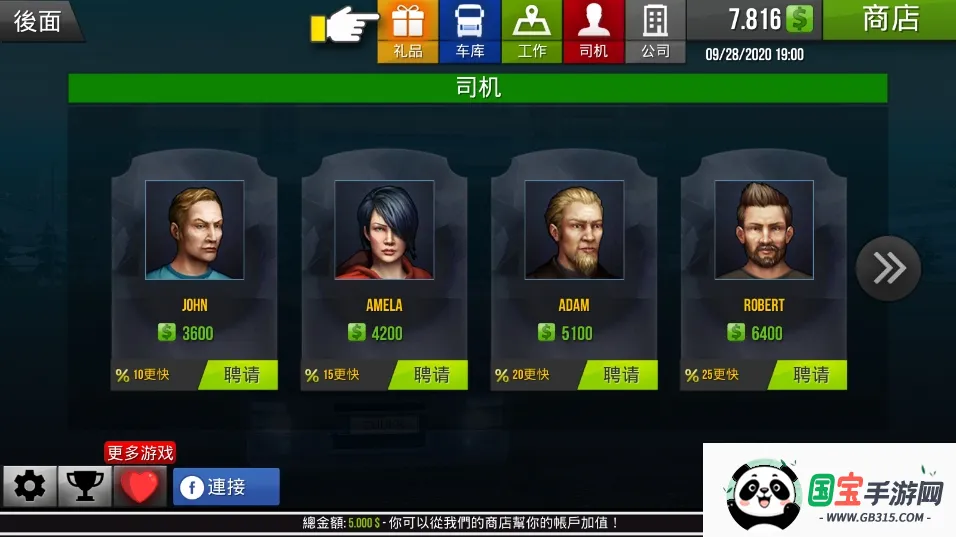956x537 pixels.
Task: Hire driver Adam
Action: 621,375
